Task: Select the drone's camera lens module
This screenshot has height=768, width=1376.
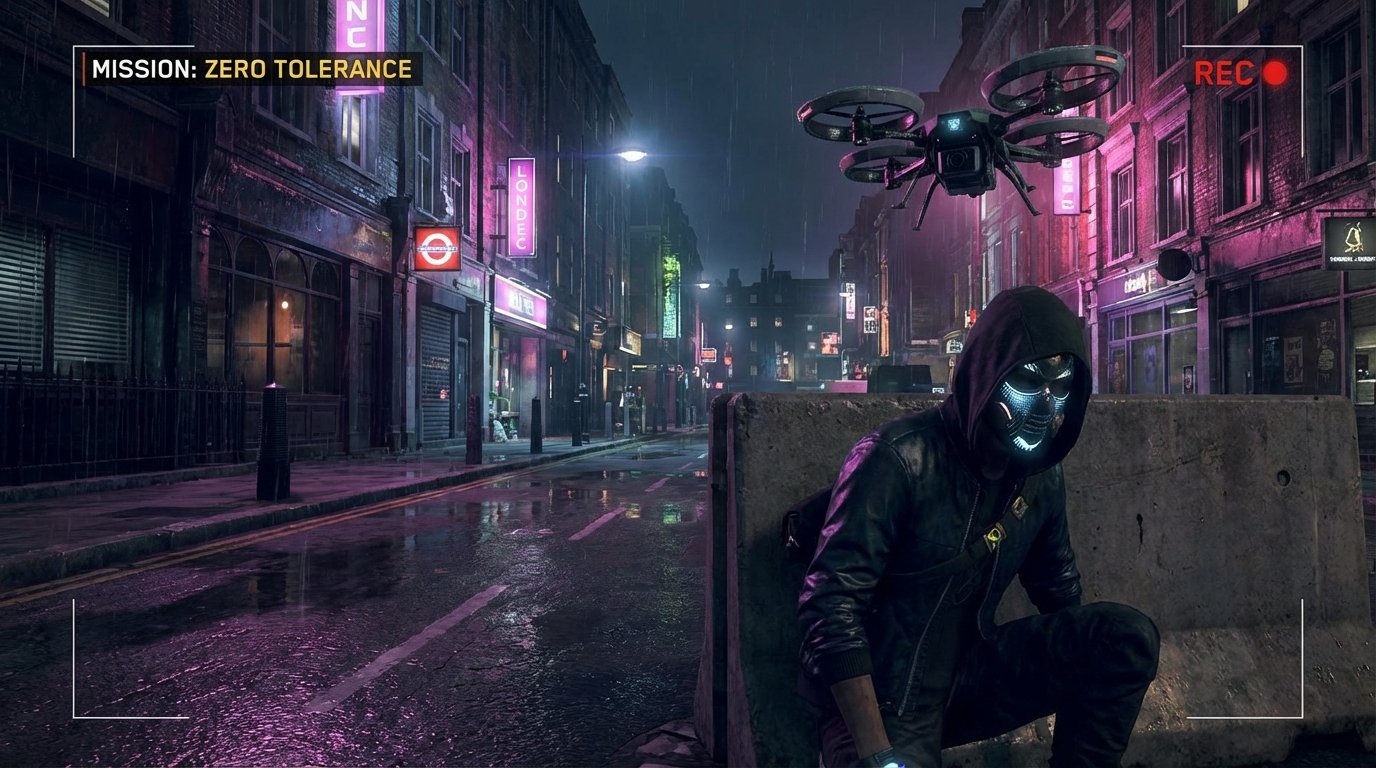Action: click(x=958, y=160)
